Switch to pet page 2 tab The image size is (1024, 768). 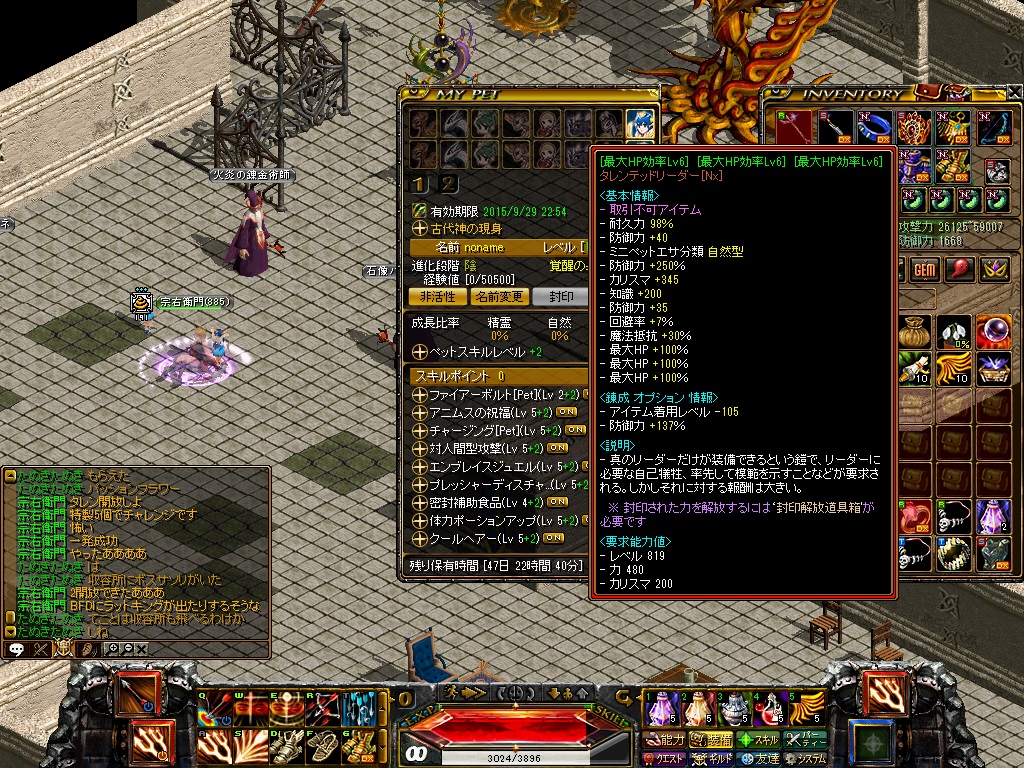point(449,183)
